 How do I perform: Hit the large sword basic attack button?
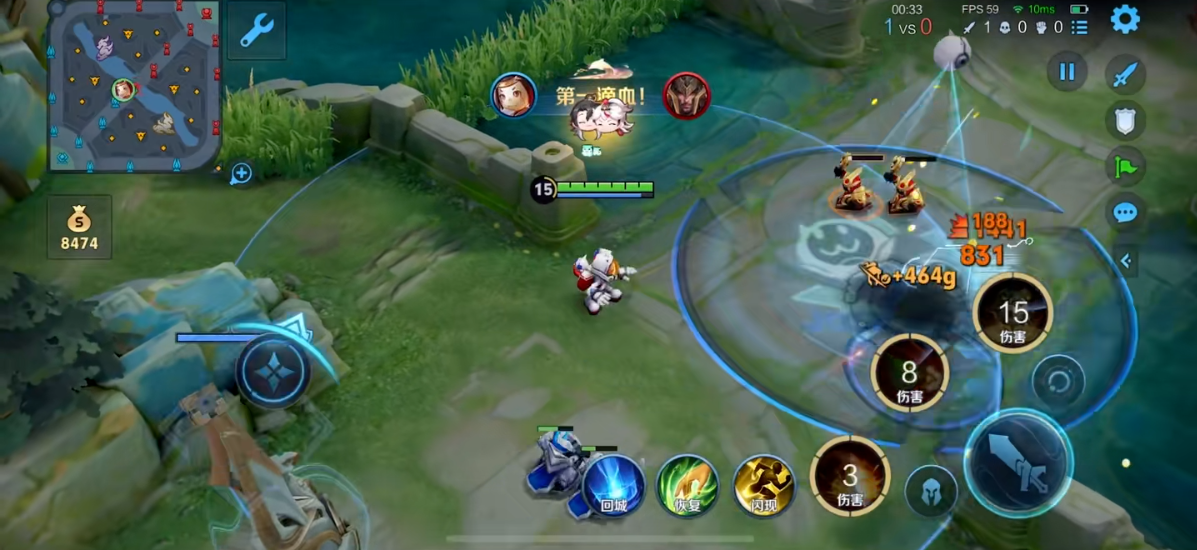[1018, 463]
